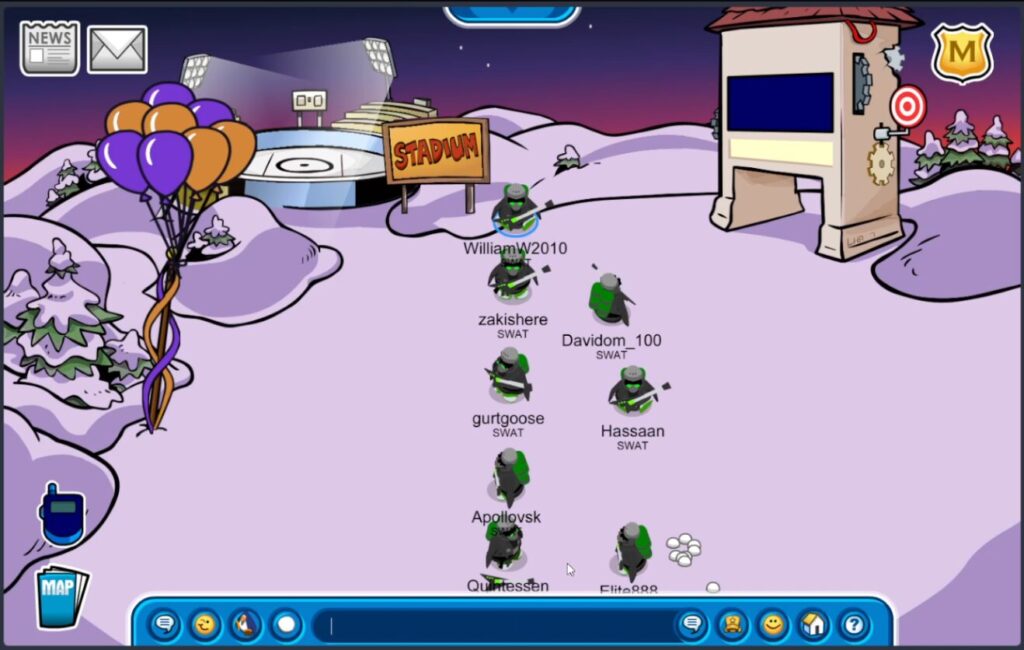This screenshot has width=1024, height=650.
Task: Open the safe chat speech bubble menu
Action: (166, 626)
